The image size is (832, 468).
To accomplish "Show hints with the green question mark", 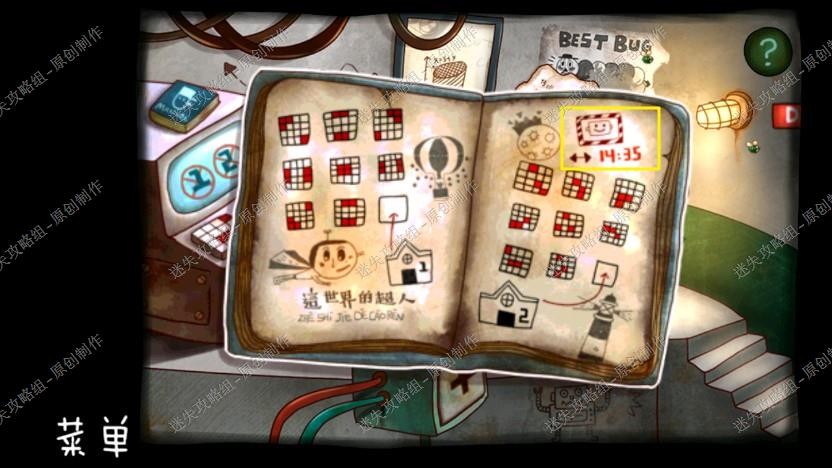I will point(768,49).
